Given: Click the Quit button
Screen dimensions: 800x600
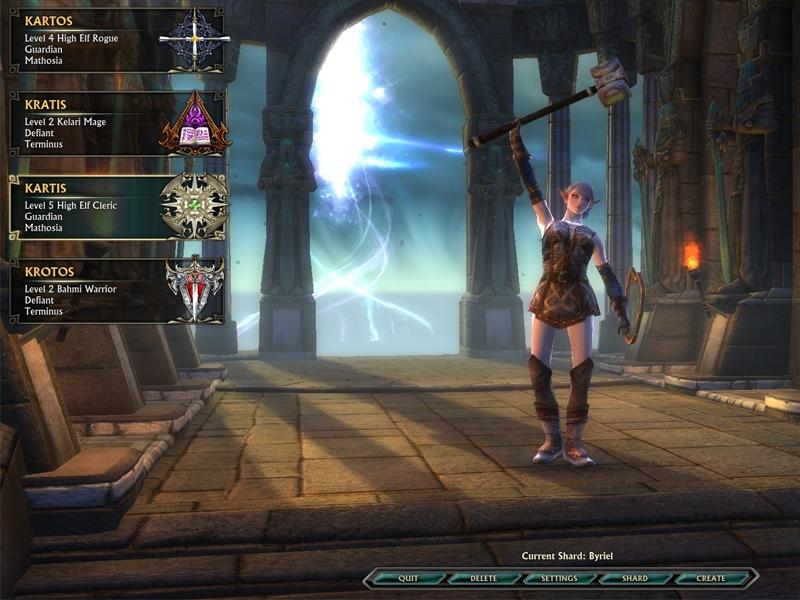Looking at the screenshot, I should [408, 578].
